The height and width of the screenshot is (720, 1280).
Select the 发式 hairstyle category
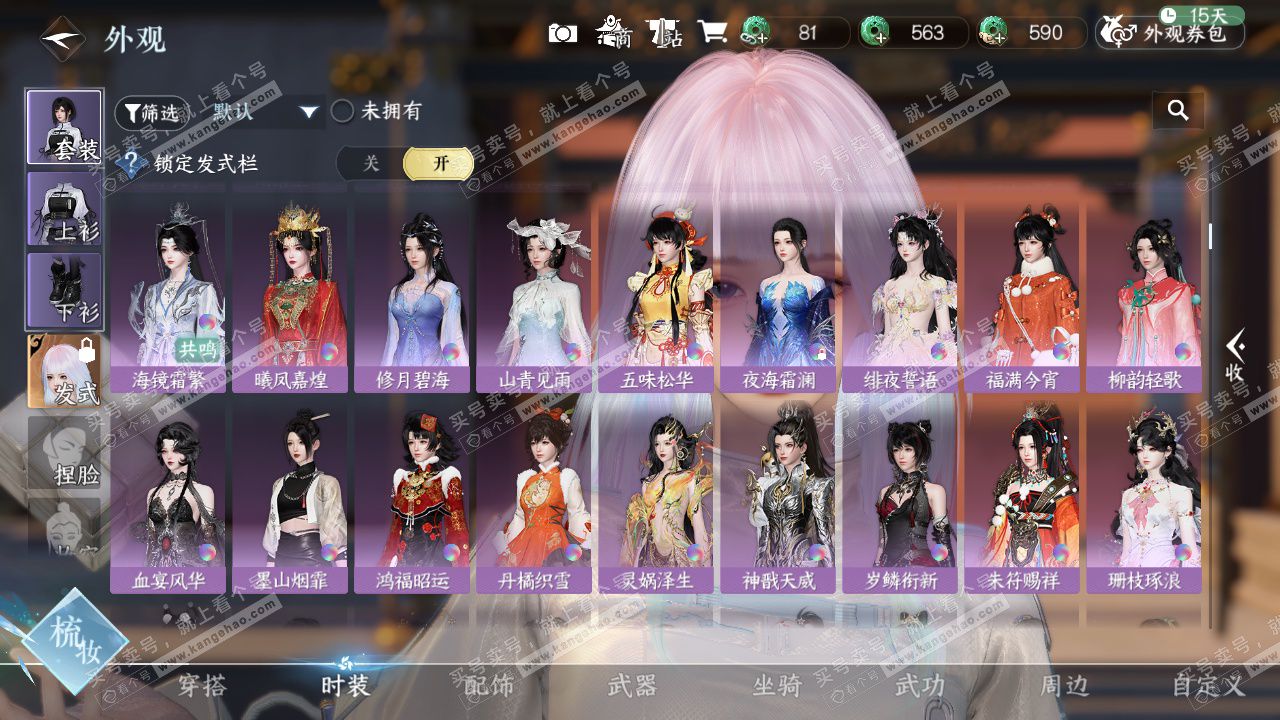64,372
